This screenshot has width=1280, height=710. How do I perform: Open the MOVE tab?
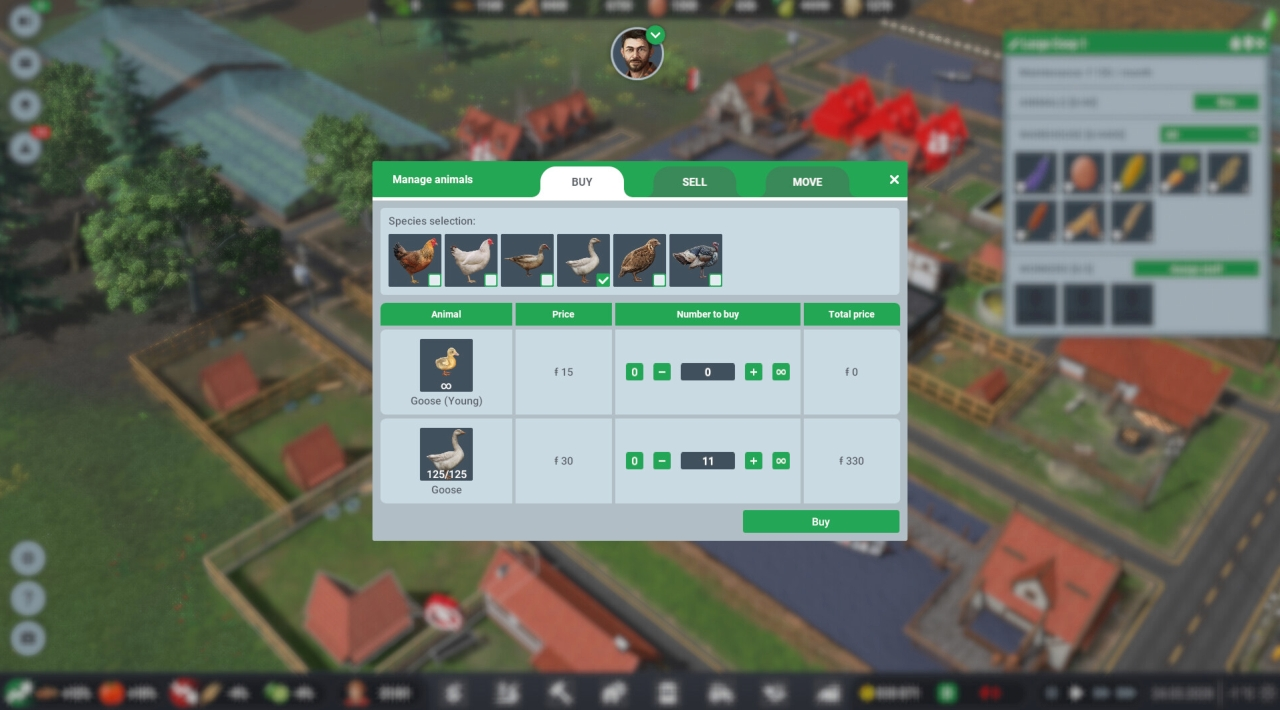point(807,182)
